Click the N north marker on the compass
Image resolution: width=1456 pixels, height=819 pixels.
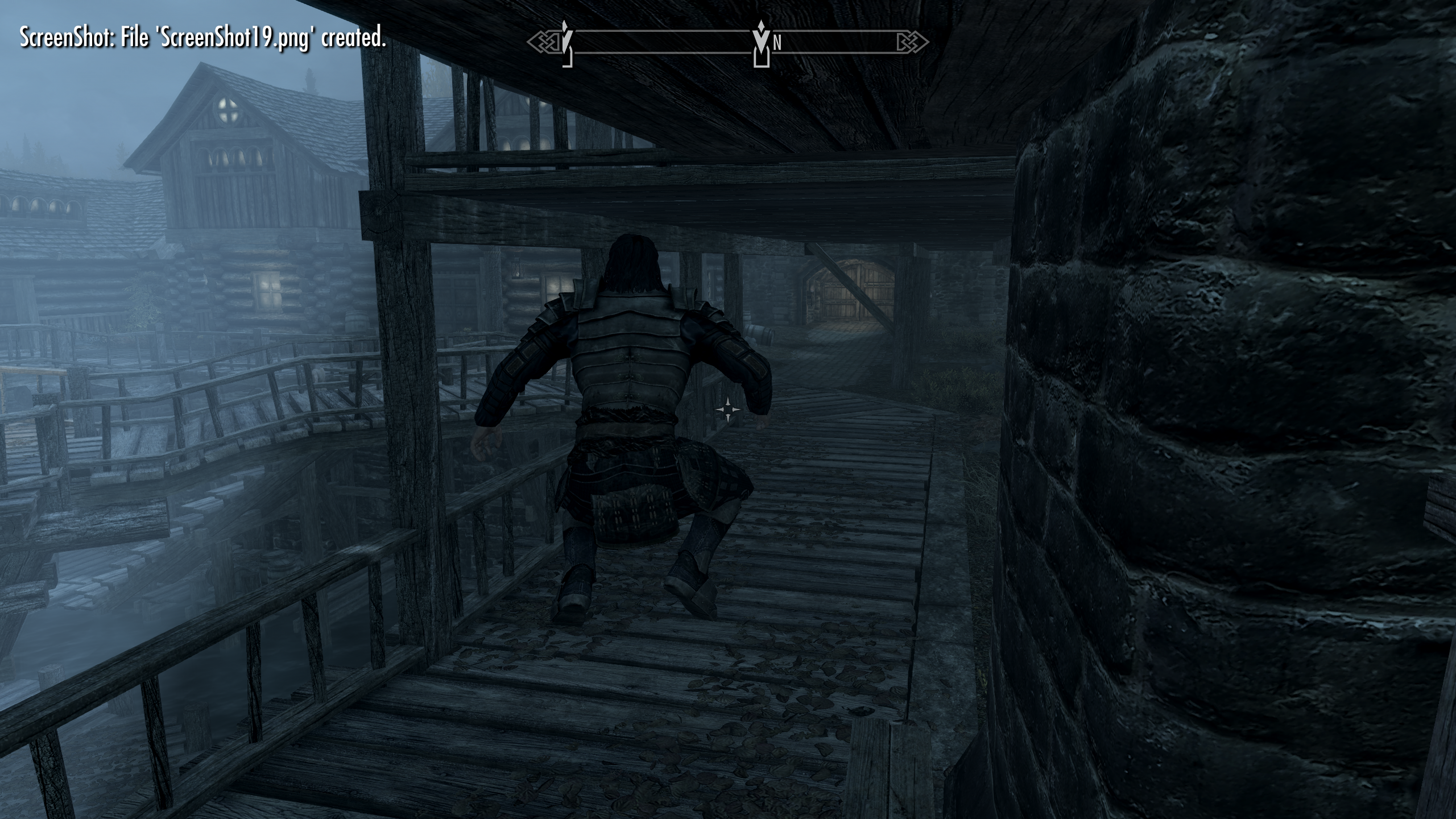point(776,42)
